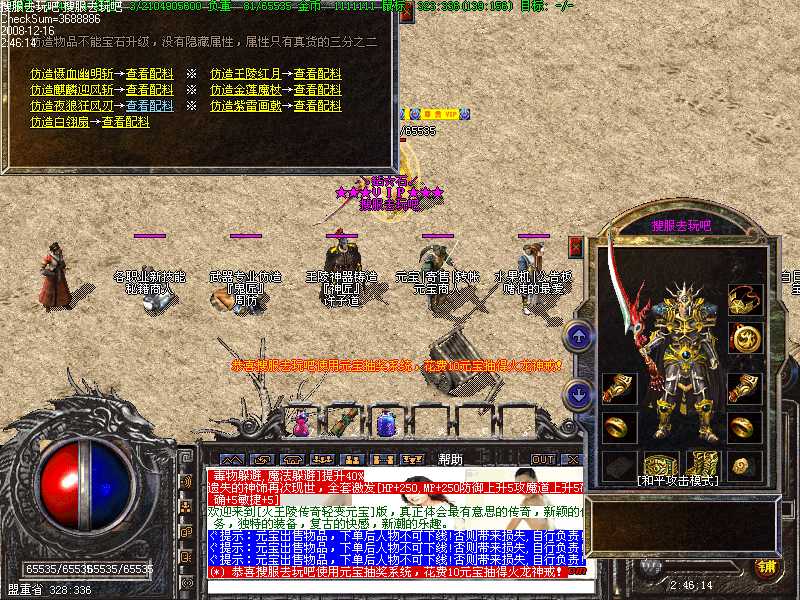Choose the 仿造紫雷画戟 forge option
This screenshot has width=800, height=600.
tap(245, 106)
